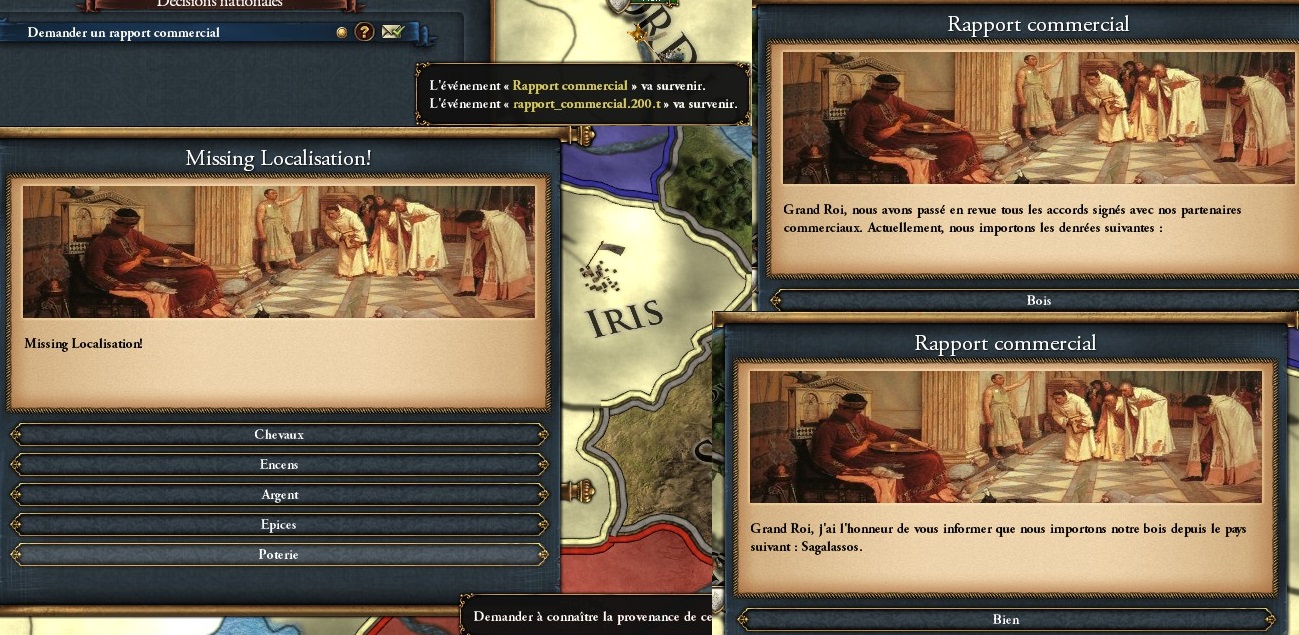Open the question mark help icon

pos(364,32)
